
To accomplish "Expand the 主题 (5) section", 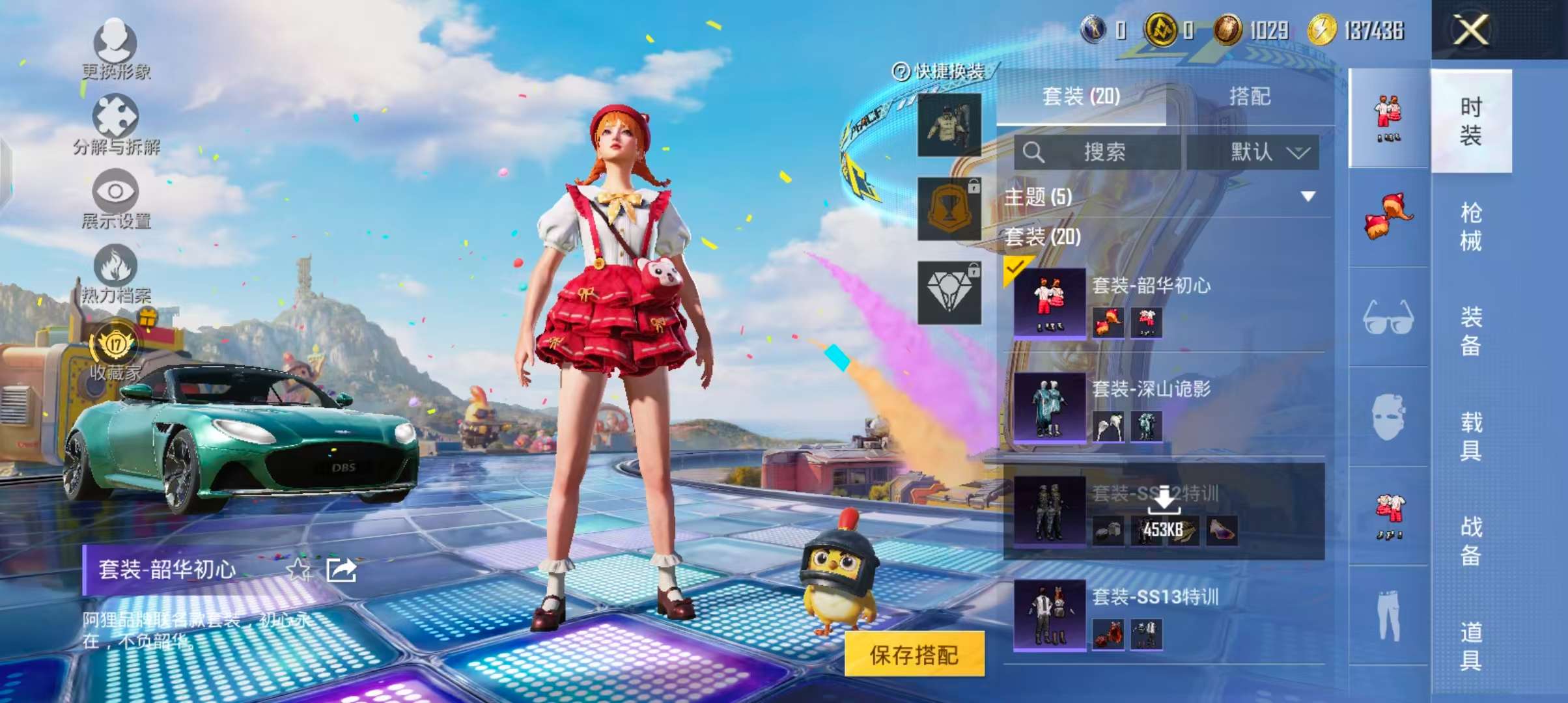I will [x=1308, y=197].
